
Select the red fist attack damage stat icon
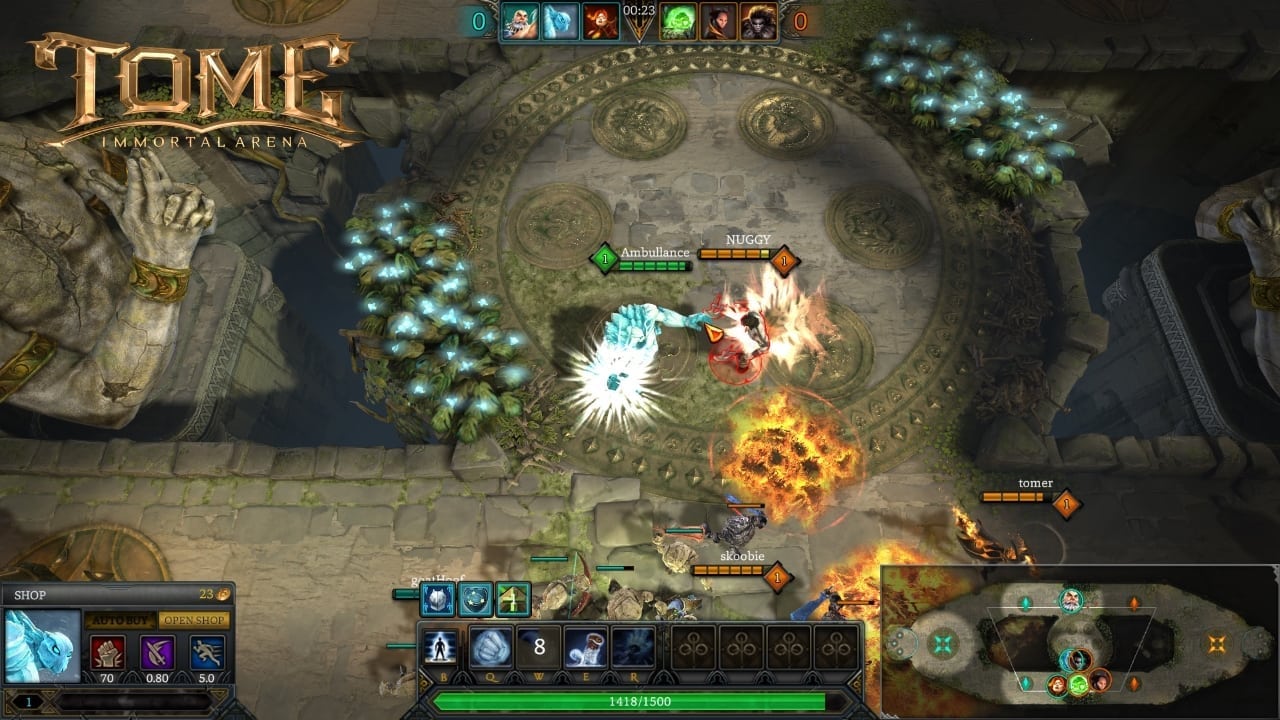(108, 652)
